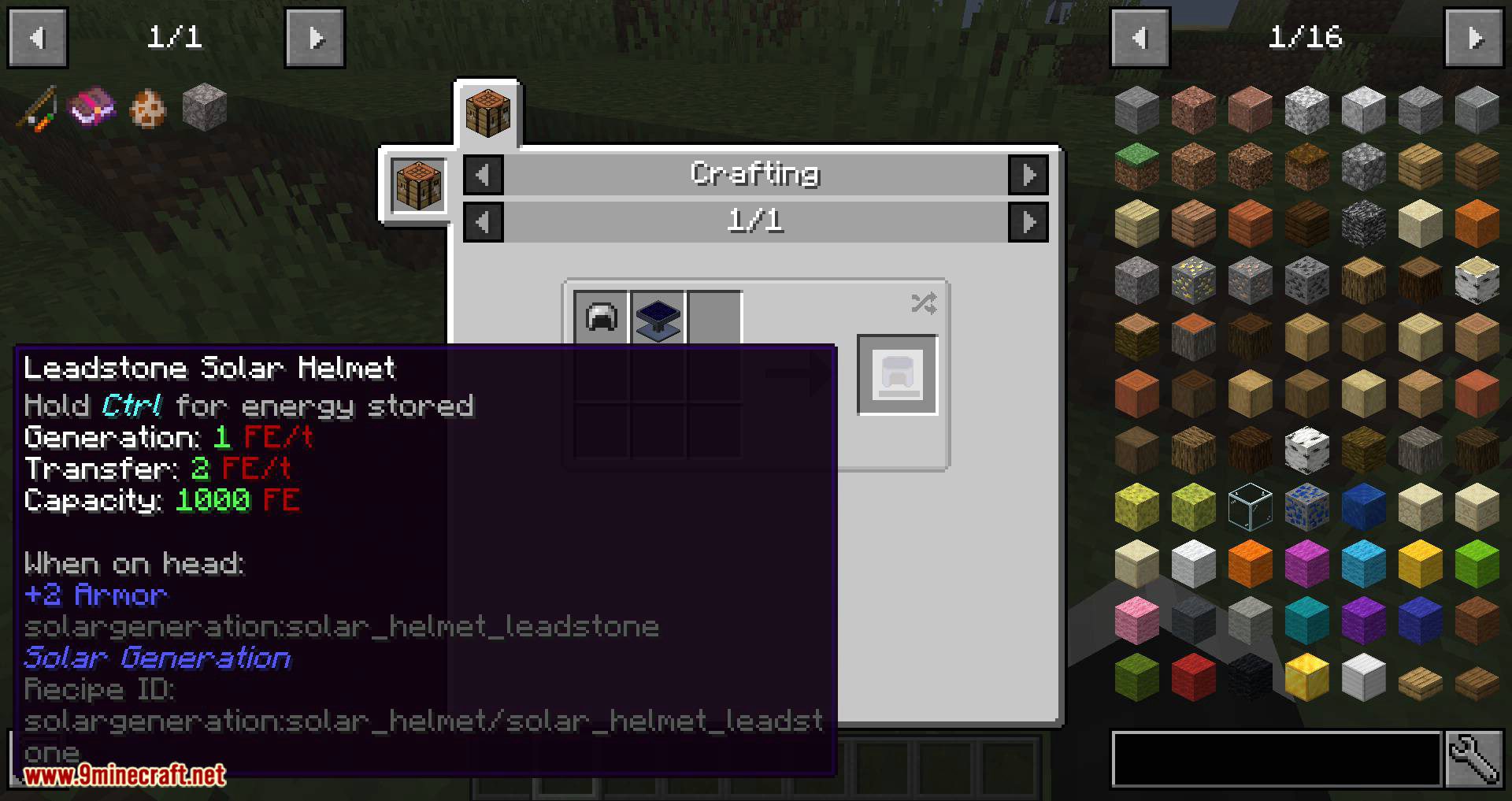Click the Leadstone Solar Helmet output slot
The height and width of the screenshot is (801, 1512).
pyautogui.click(x=897, y=376)
